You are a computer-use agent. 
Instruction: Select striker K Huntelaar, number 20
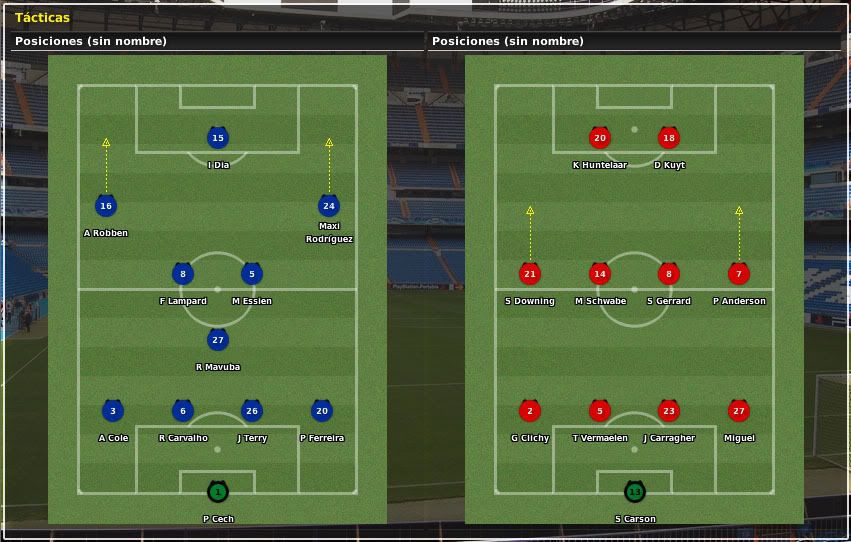click(600, 138)
